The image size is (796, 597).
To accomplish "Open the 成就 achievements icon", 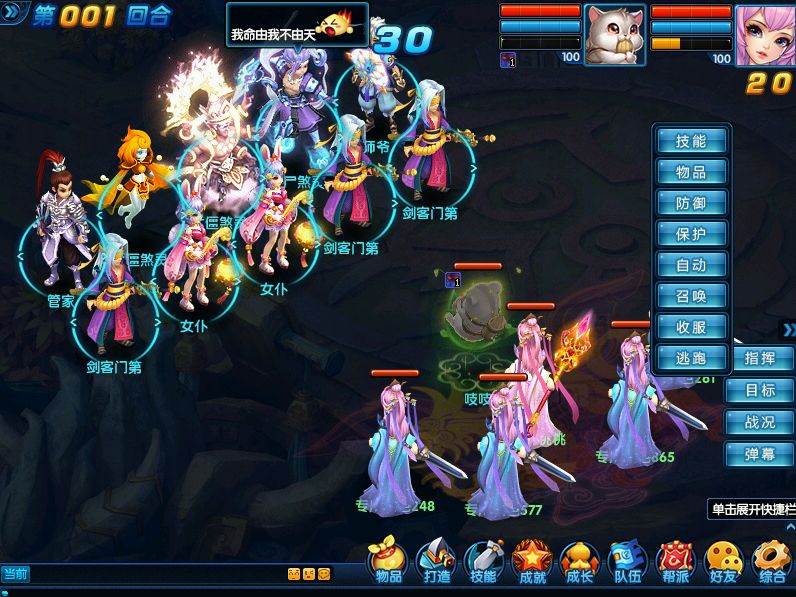I will [x=532, y=562].
